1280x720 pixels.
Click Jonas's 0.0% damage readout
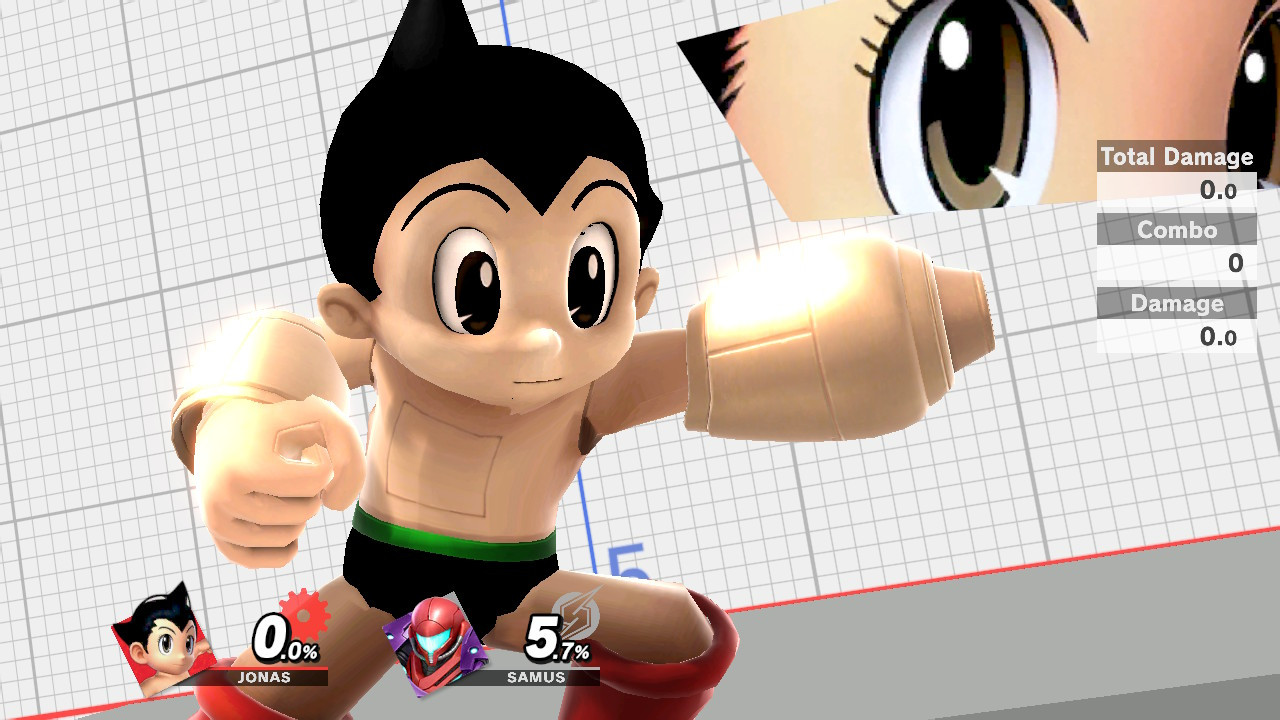[x=283, y=640]
